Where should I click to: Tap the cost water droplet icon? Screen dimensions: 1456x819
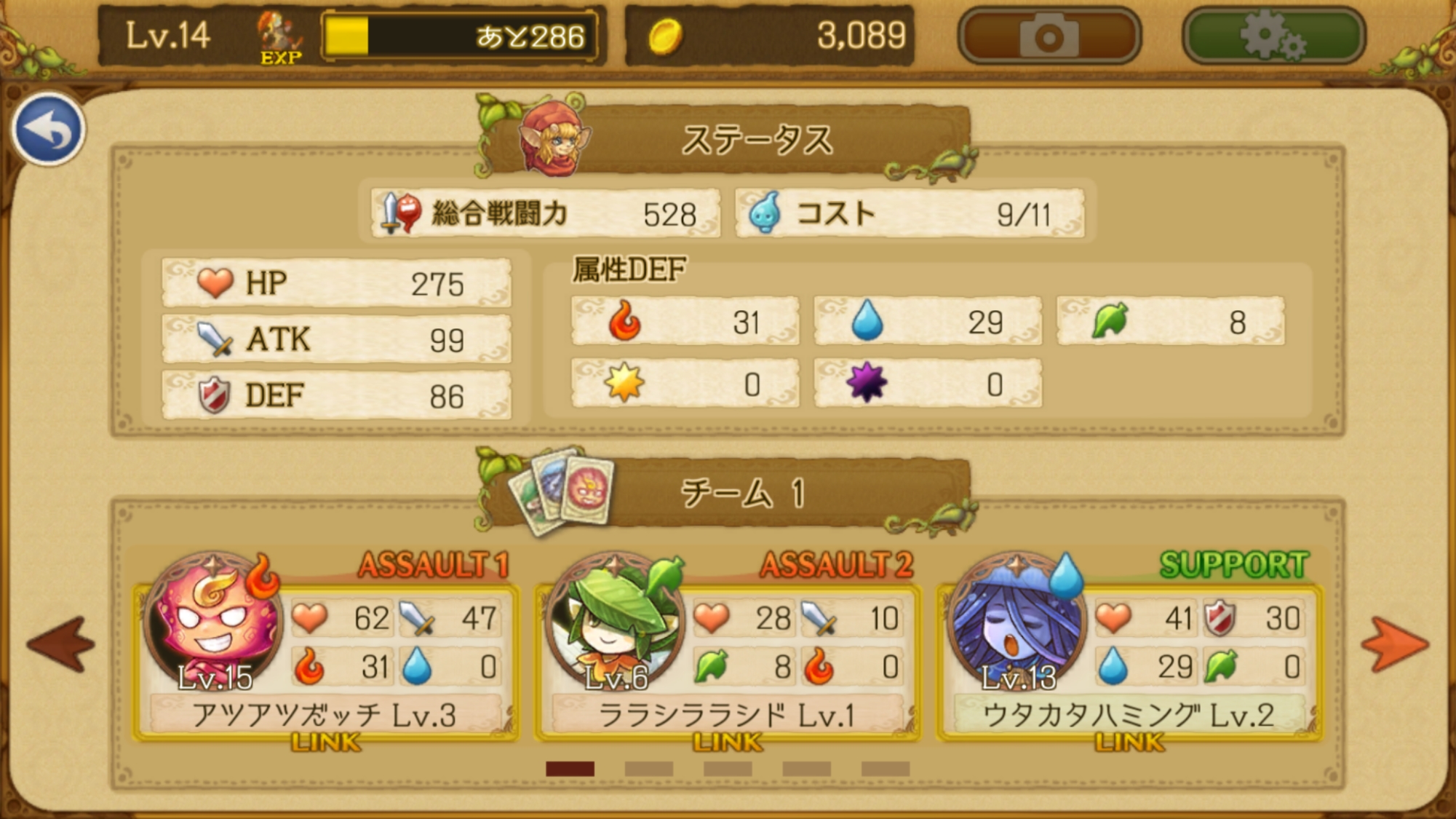[x=765, y=213]
